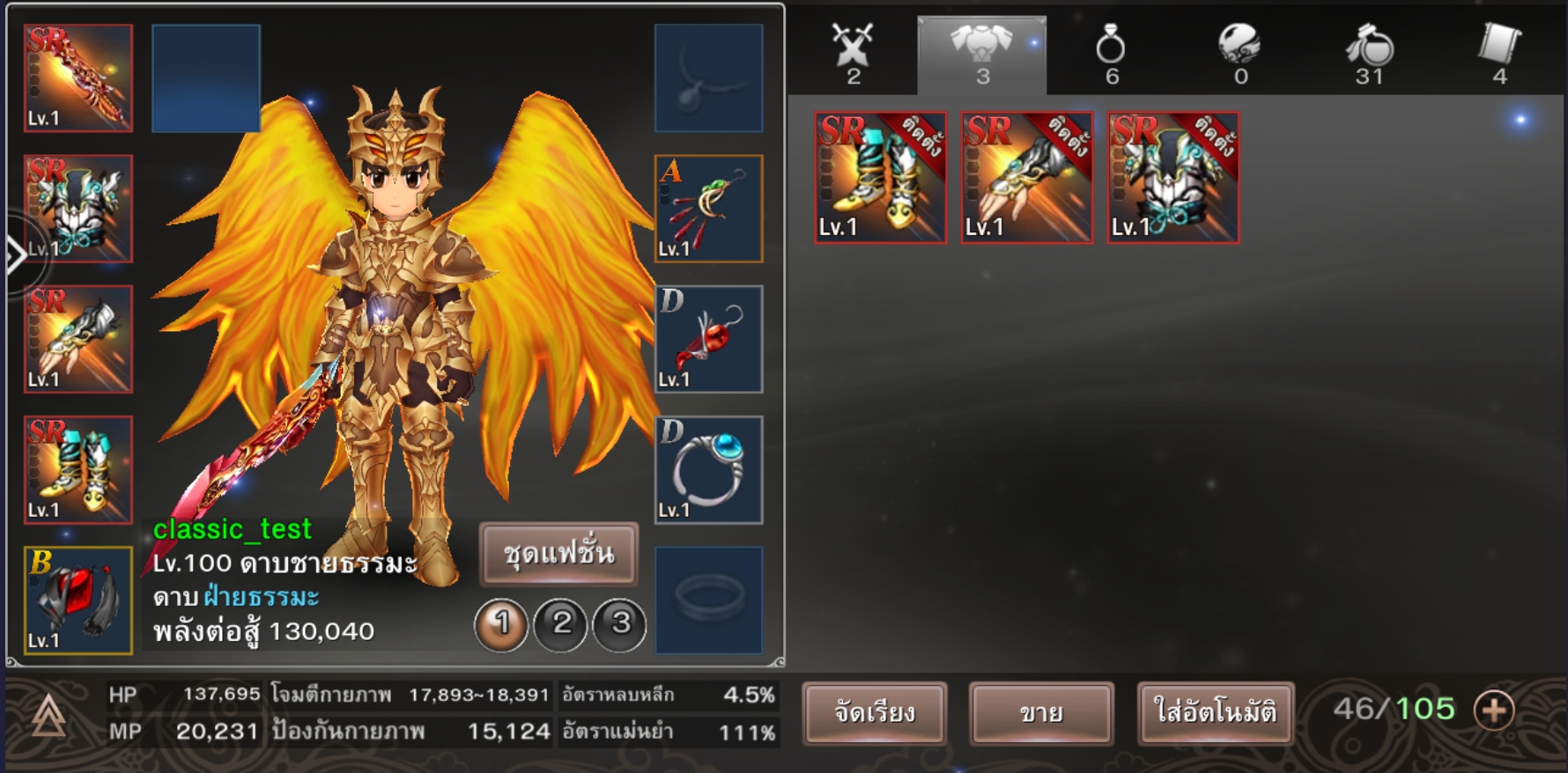Choose the SR chest armor in inventory
This screenshot has height=773, width=1568.
pyautogui.click(x=1172, y=178)
